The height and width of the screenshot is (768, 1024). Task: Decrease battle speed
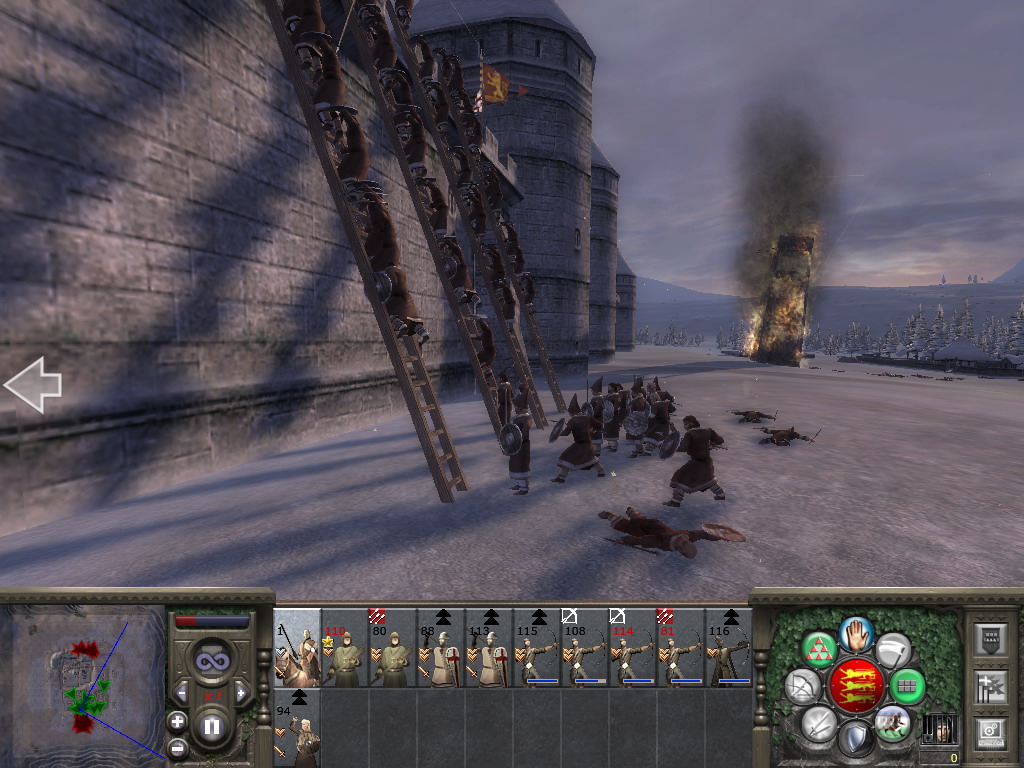[182, 692]
